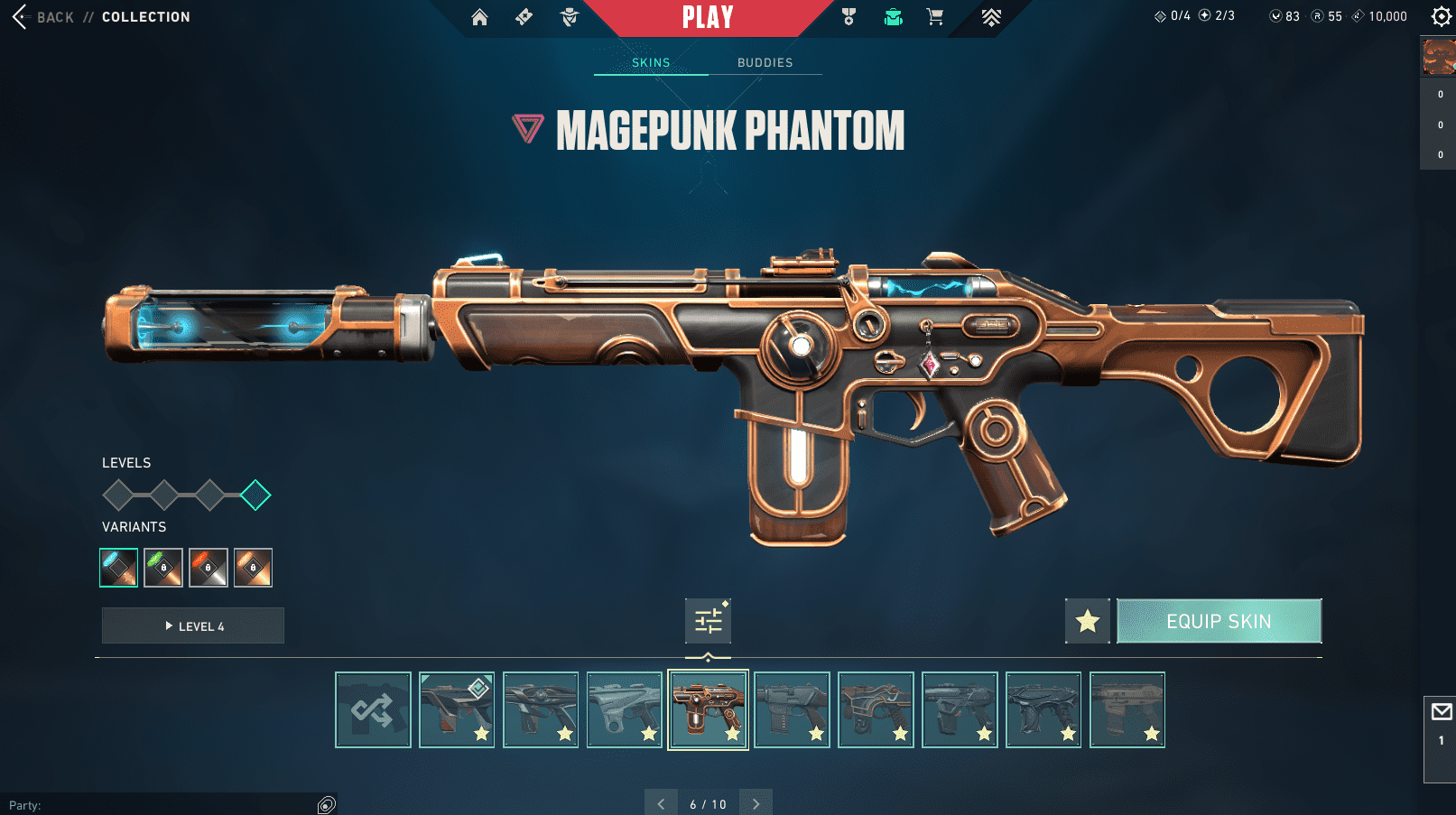Select the highlighted fourth level diamond

coord(255,495)
